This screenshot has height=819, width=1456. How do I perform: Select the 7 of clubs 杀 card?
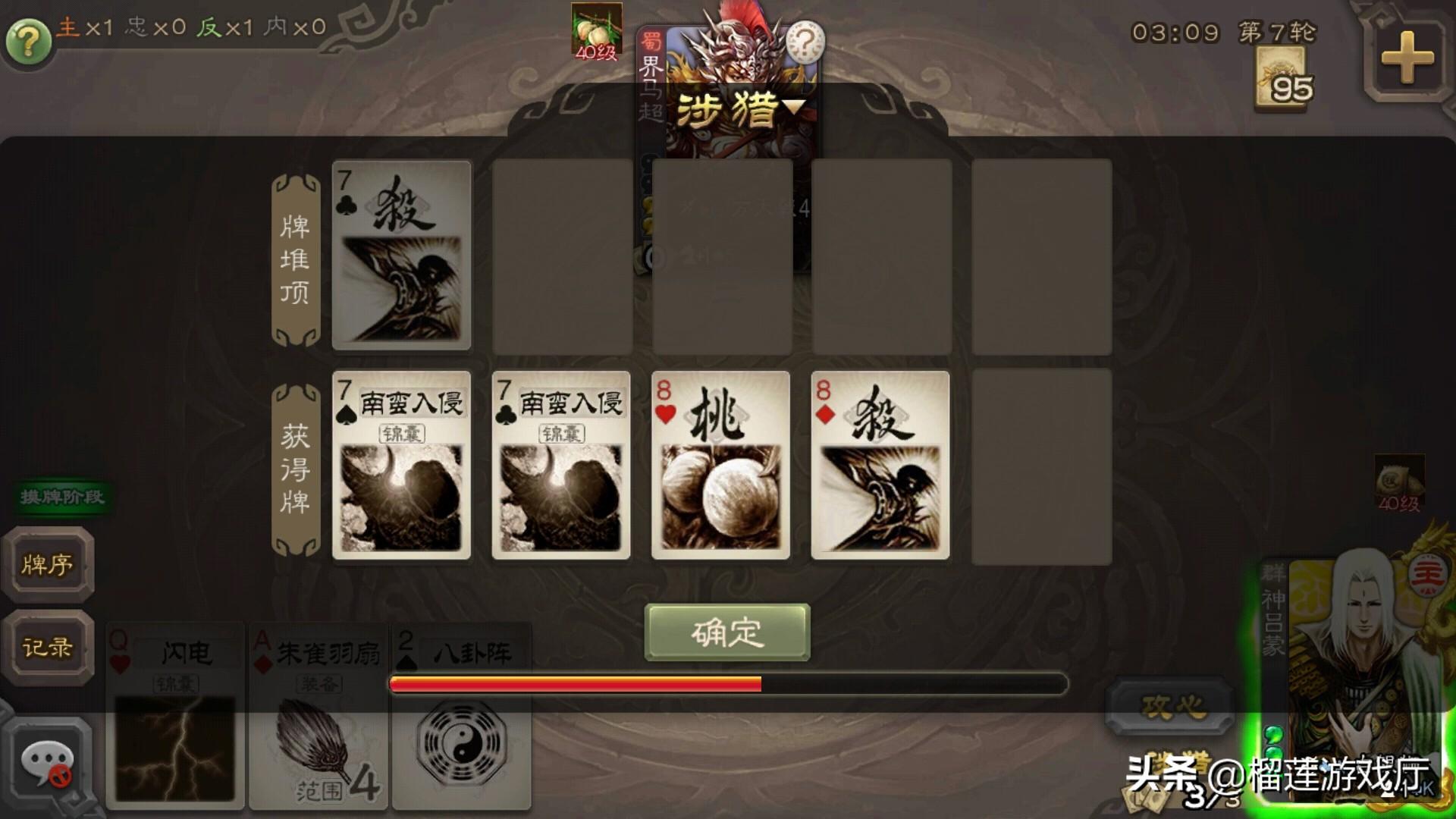pyautogui.click(x=401, y=255)
